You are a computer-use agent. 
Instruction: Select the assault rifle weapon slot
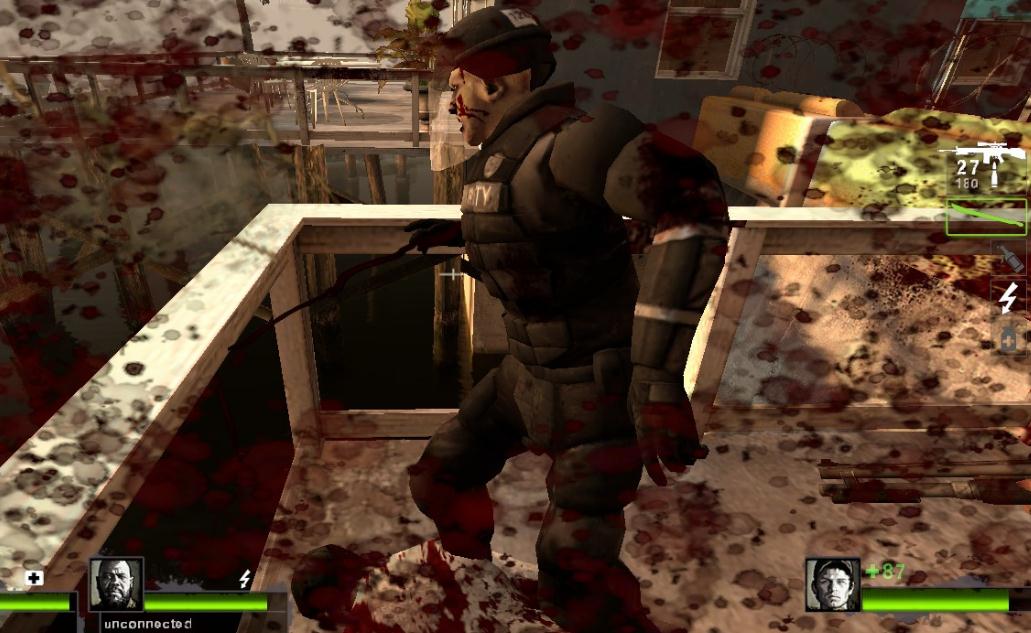coord(984,165)
